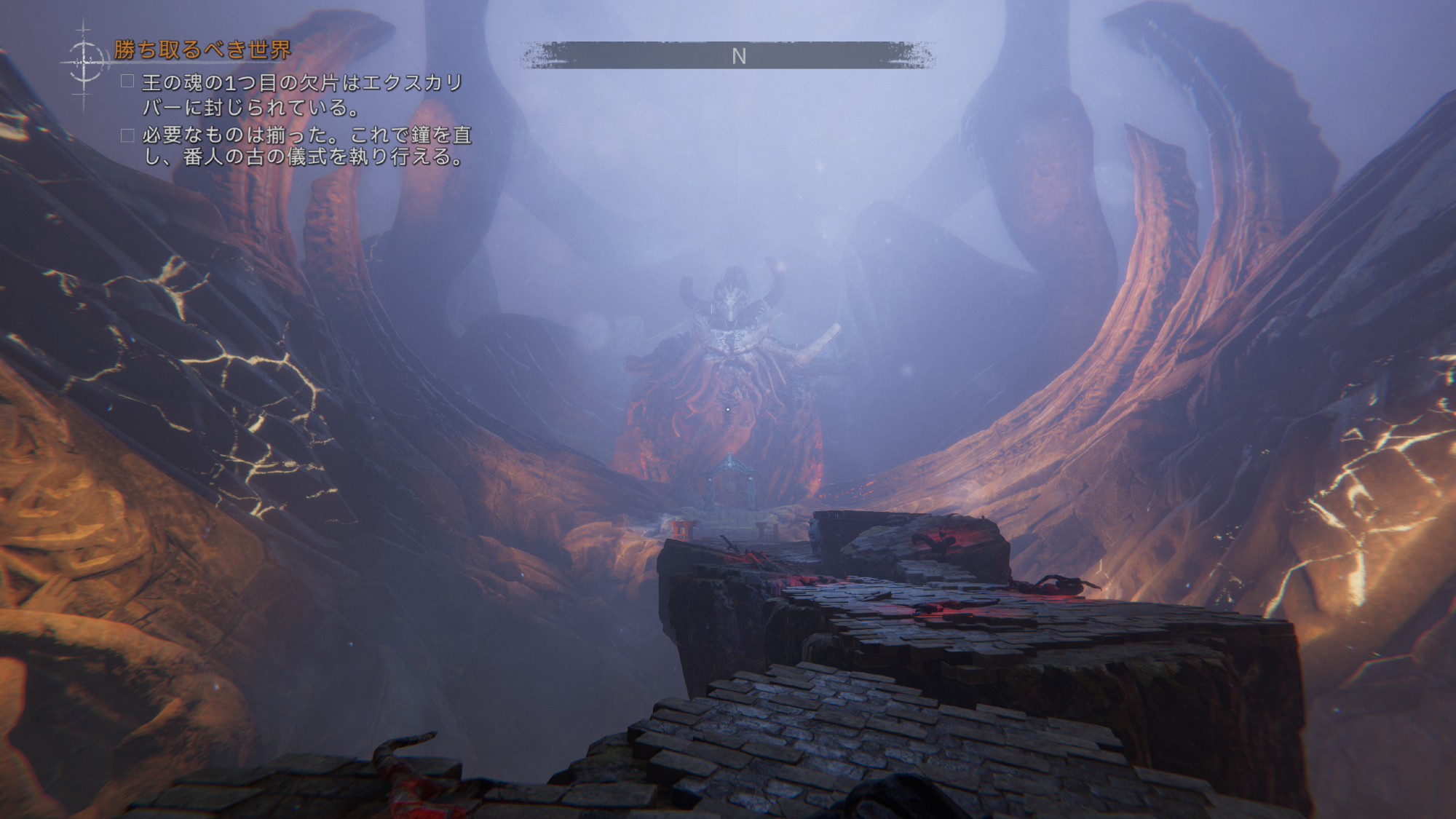Select the quest tracker crosshair emblem
The width and height of the screenshot is (1456, 819).
[84, 62]
